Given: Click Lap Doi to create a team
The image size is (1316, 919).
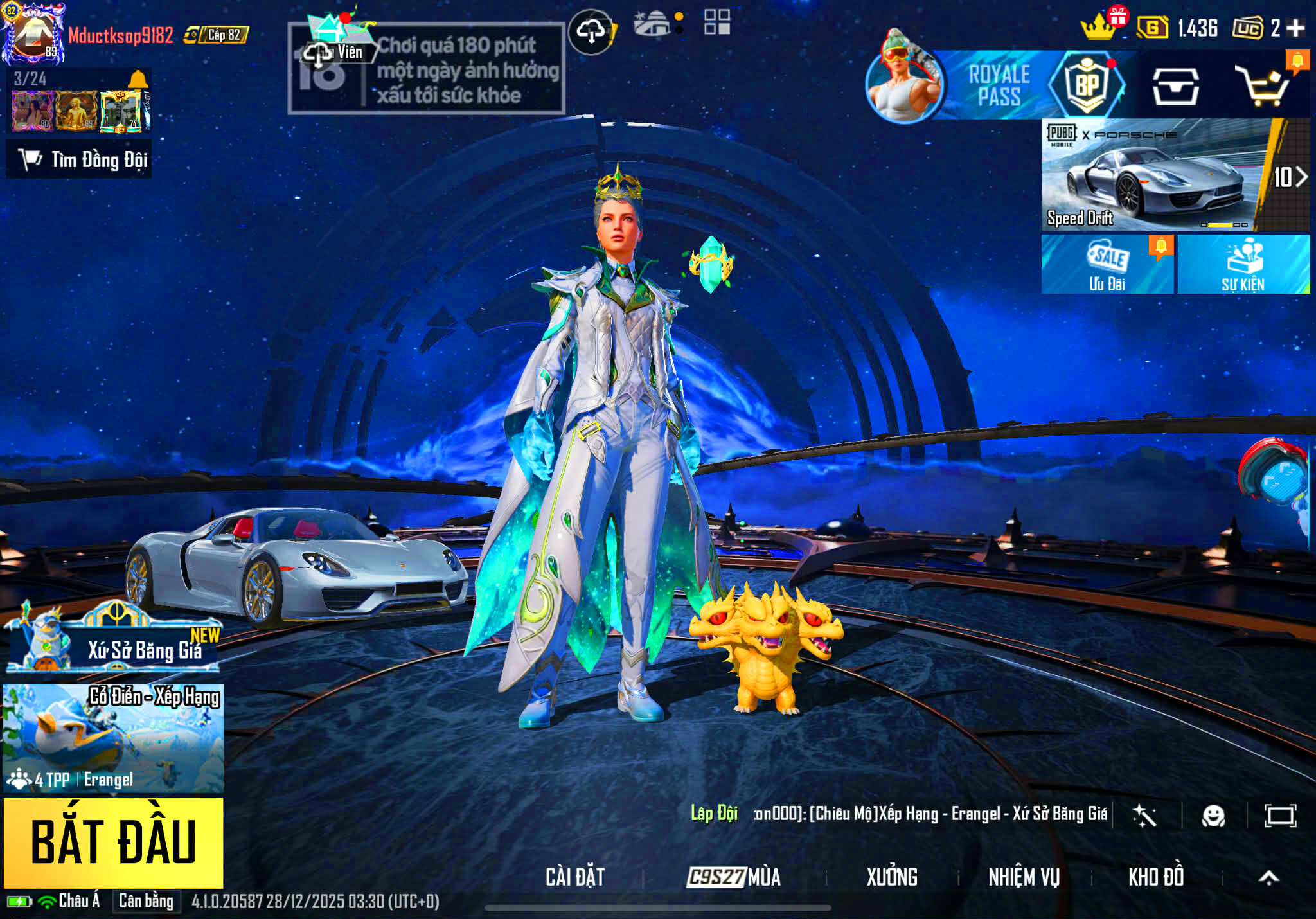Looking at the screenshot, I should (713, 812).
